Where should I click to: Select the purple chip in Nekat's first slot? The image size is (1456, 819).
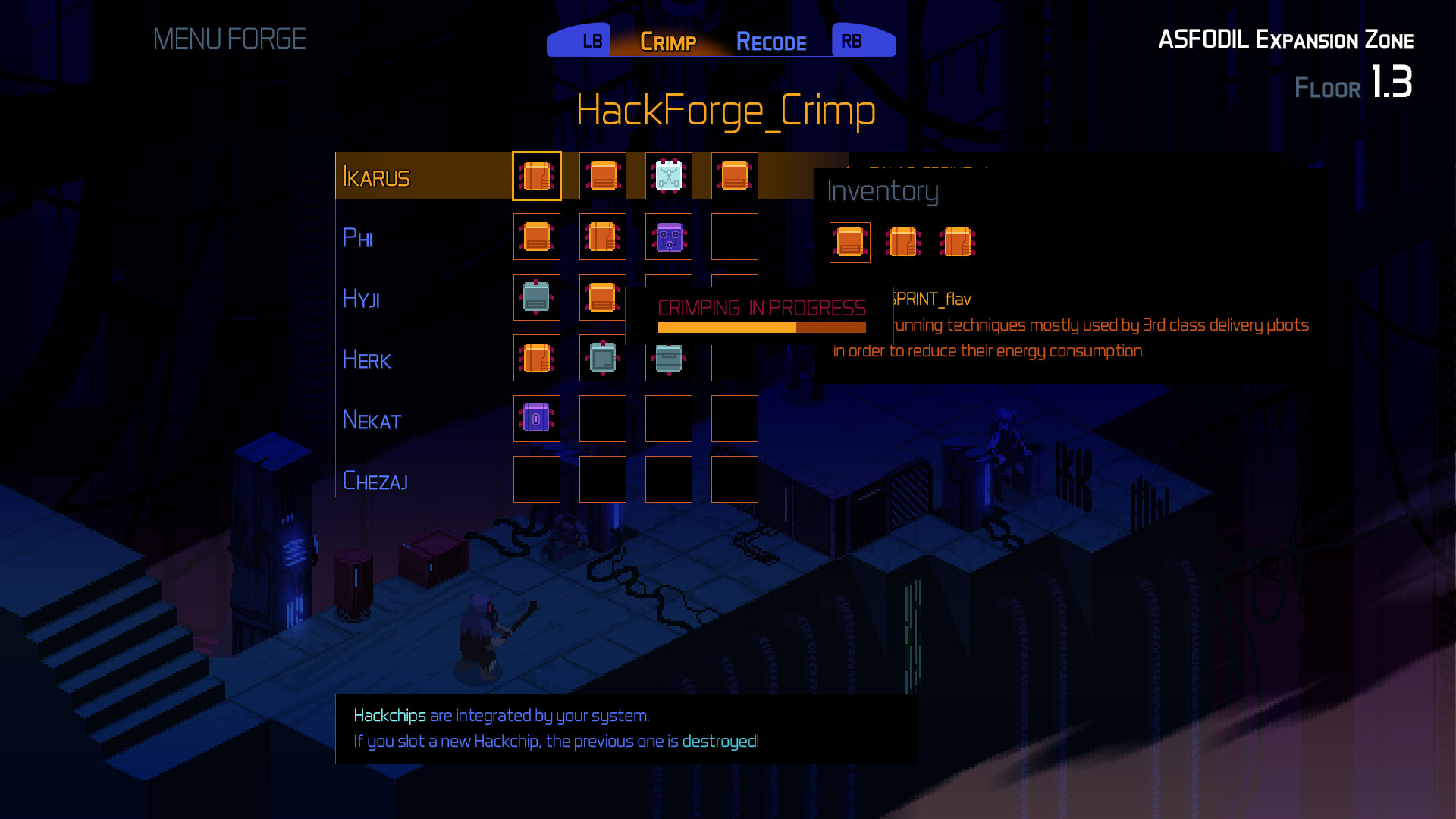point(537,419)
